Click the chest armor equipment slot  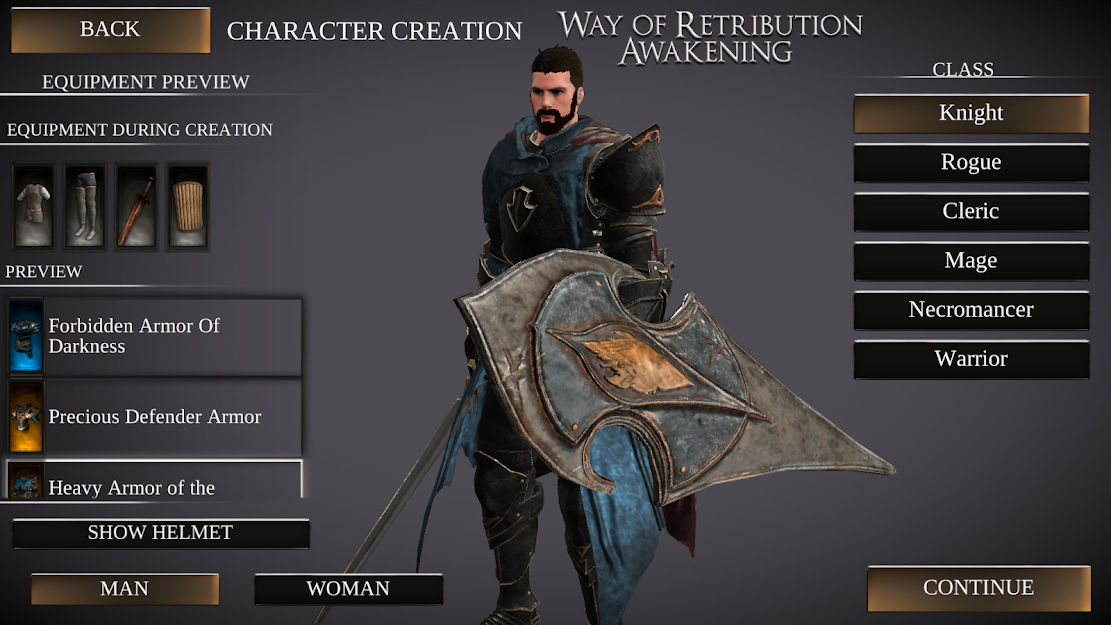(34, 206)
